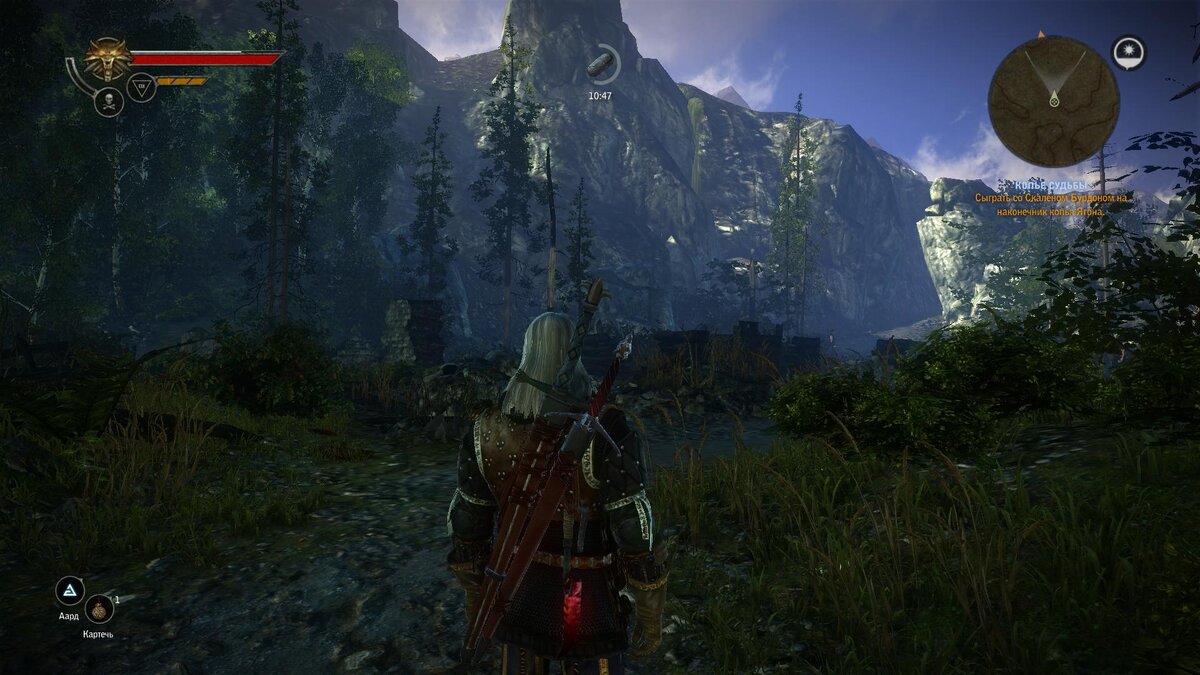1200x675 pixels.
Task: Select the Картечь bomb slot
Action: pos(99,609)
